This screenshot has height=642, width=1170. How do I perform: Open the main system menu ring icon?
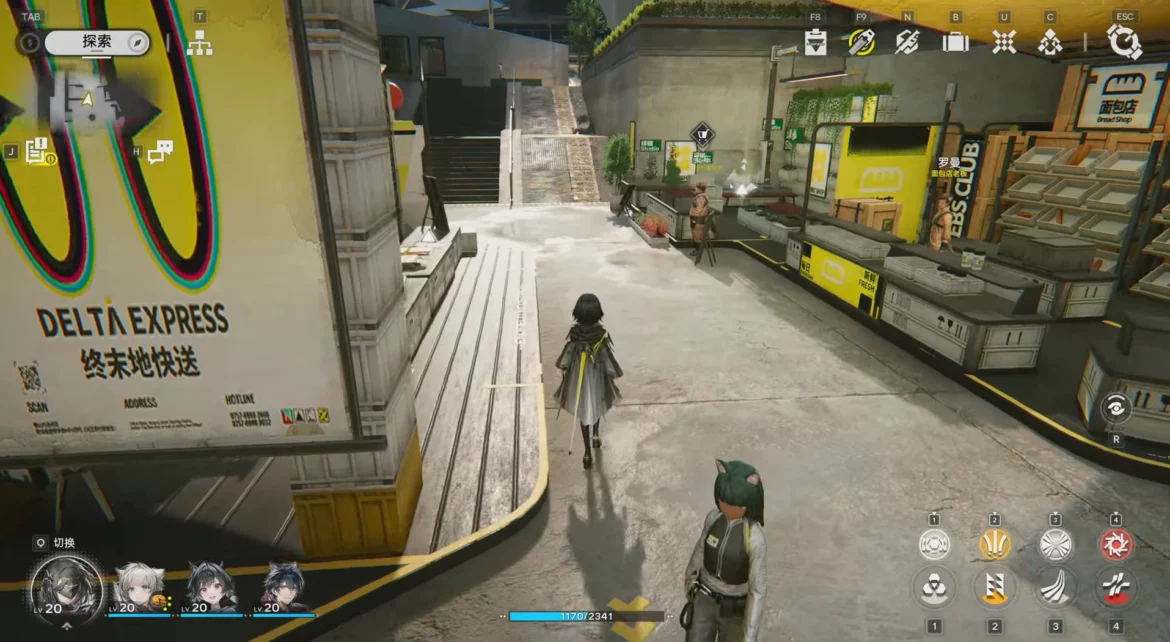pos(1124,42)
